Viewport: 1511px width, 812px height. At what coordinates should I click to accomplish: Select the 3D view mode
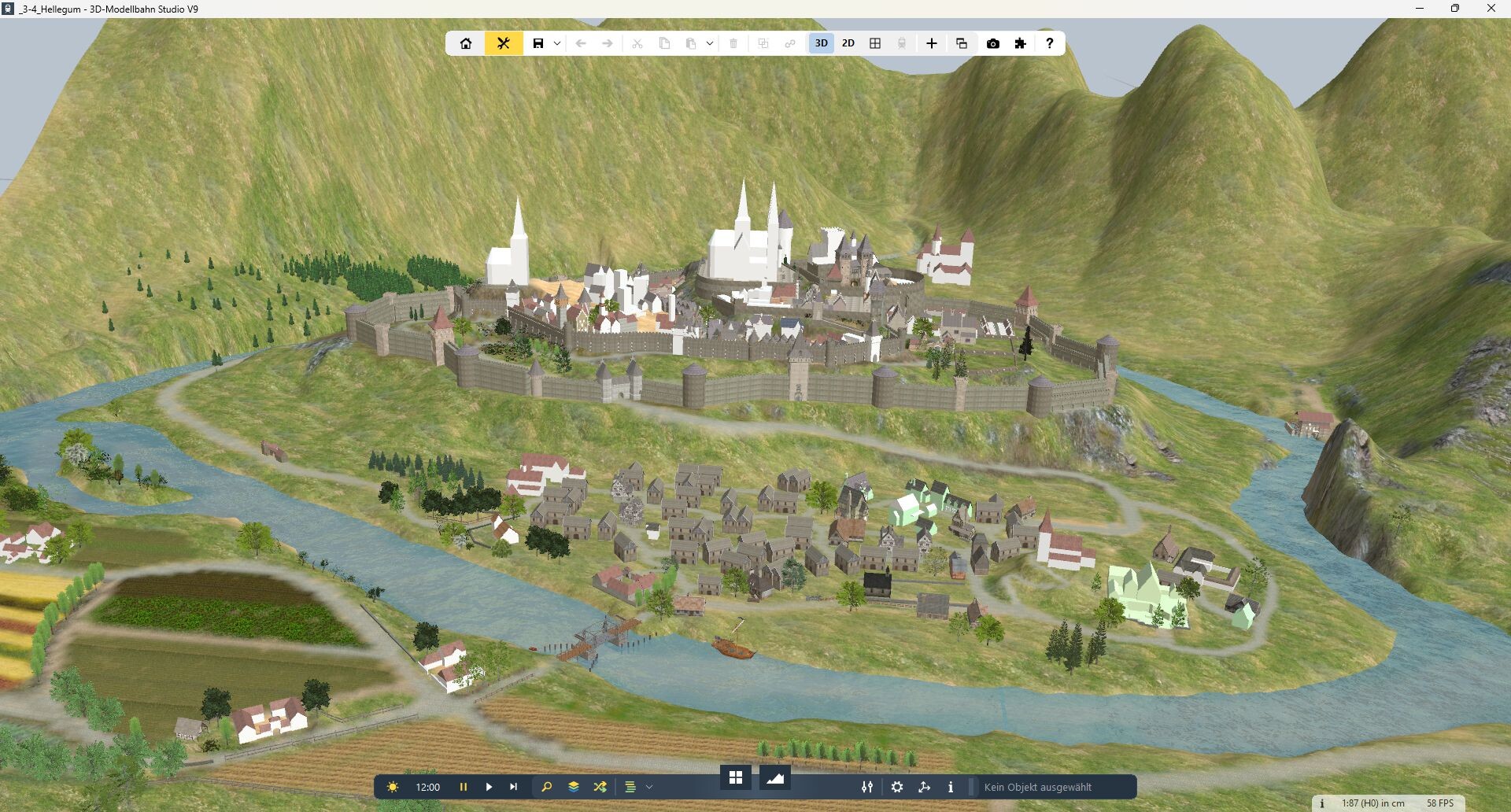821,43
